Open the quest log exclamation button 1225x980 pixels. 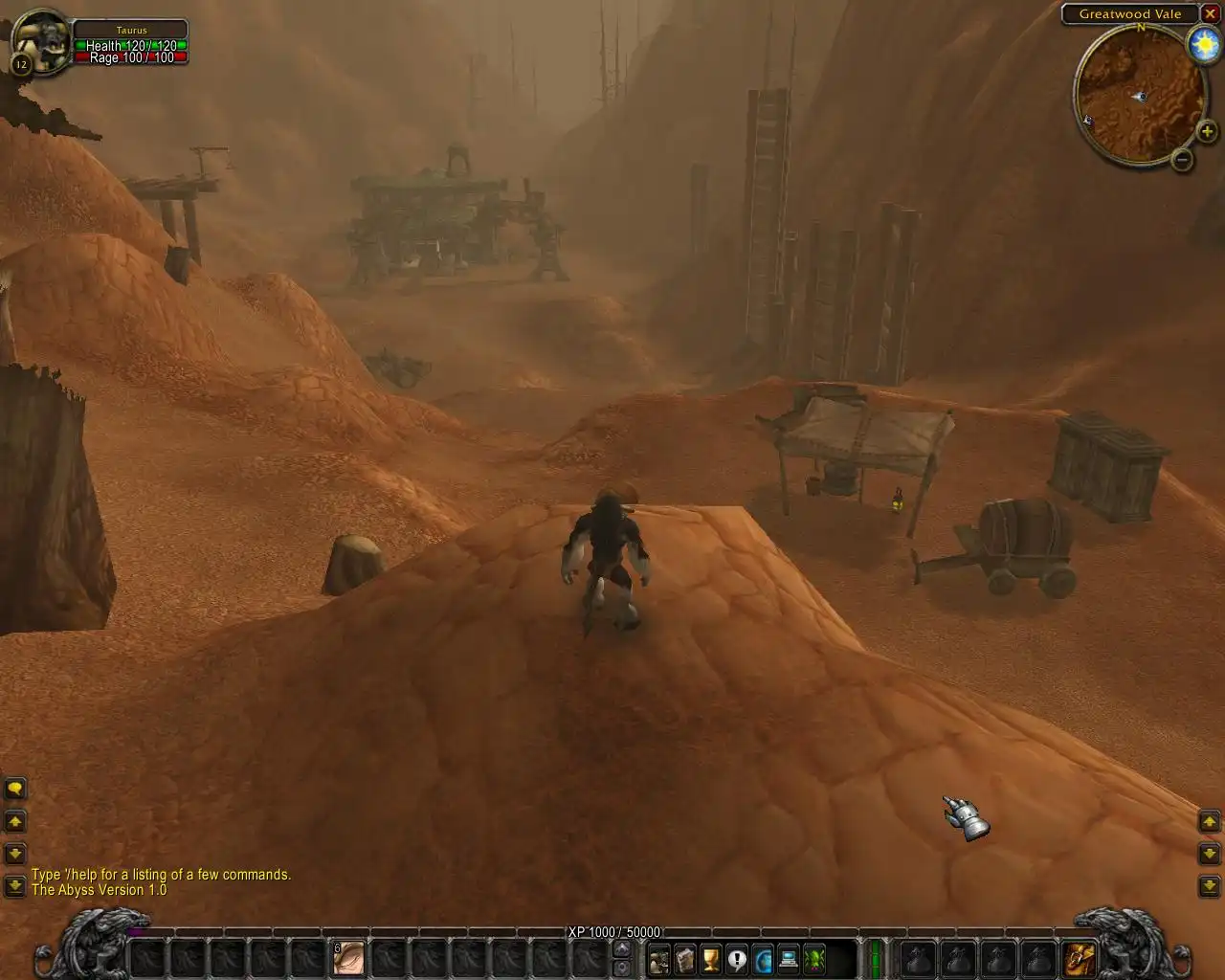(x=737, y=958)
